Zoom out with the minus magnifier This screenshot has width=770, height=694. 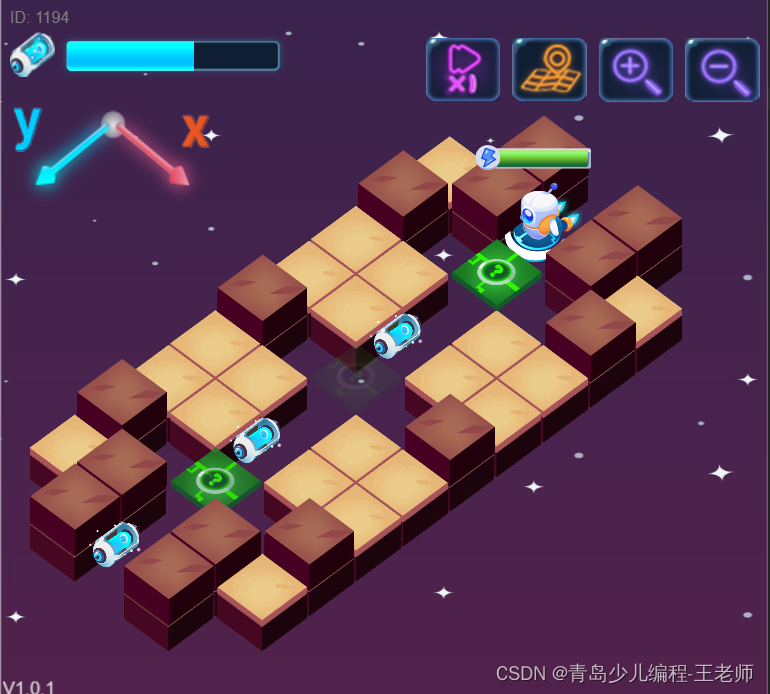722,69
